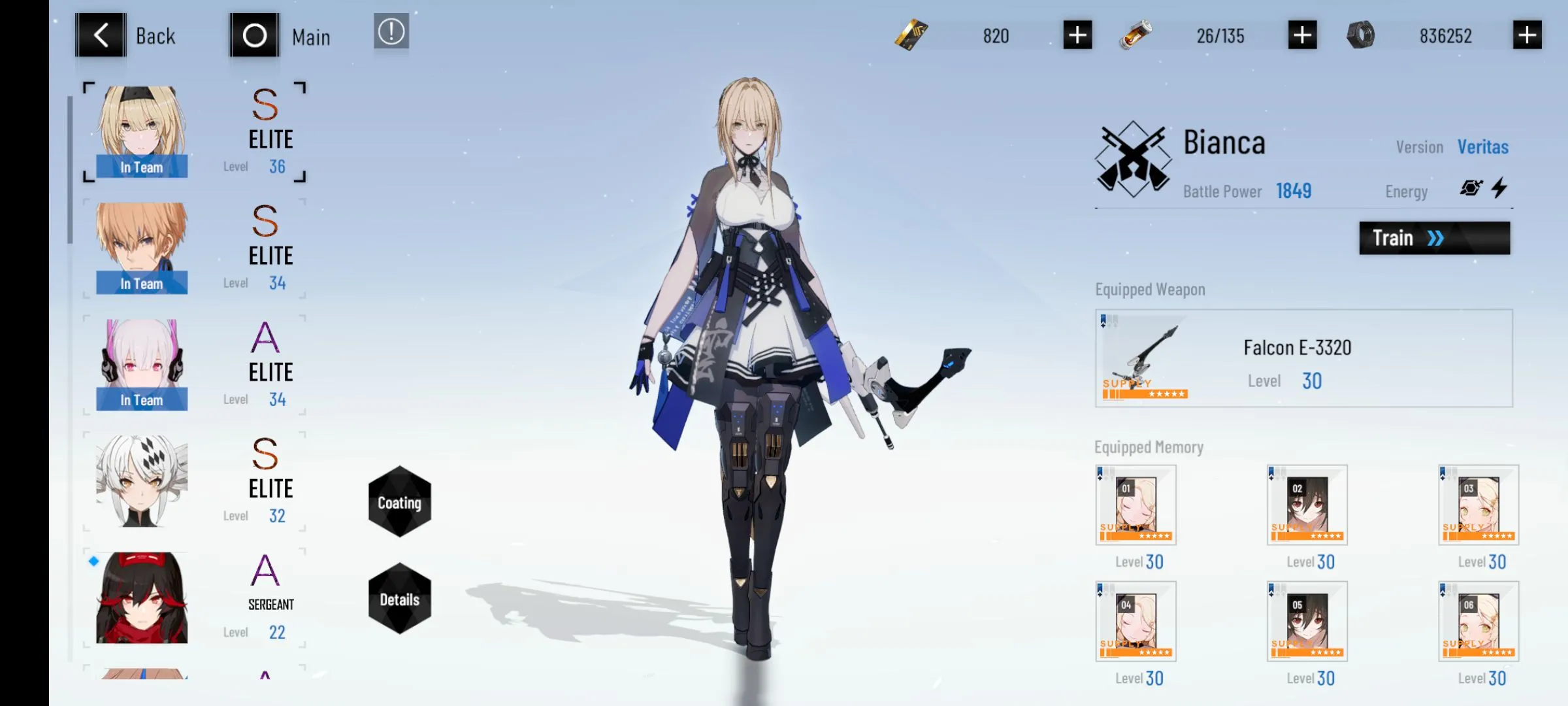Click the plus to buy more card currency

coord(1077,36)
